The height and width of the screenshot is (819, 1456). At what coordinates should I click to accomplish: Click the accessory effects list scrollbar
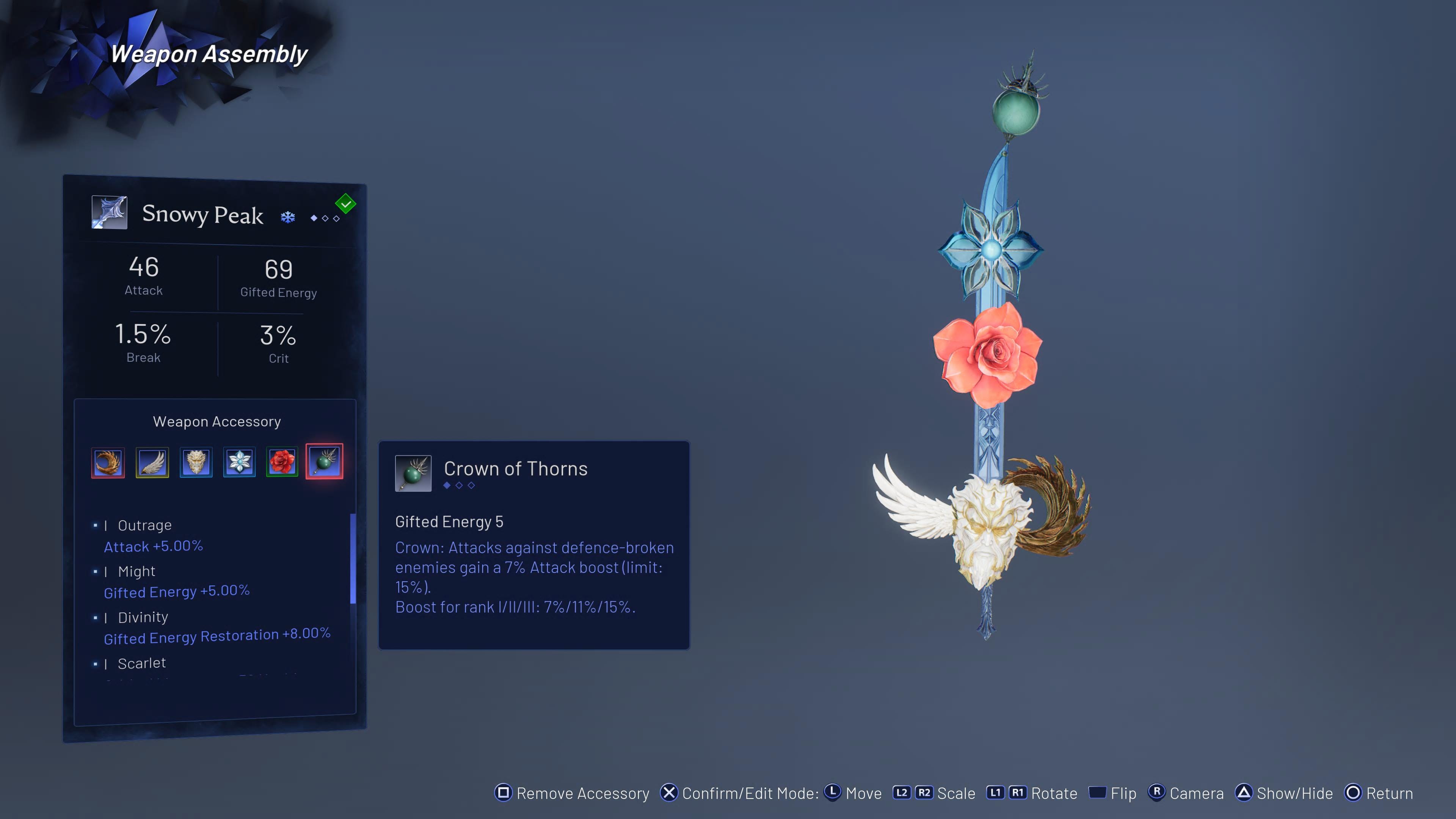click(353, 559)
